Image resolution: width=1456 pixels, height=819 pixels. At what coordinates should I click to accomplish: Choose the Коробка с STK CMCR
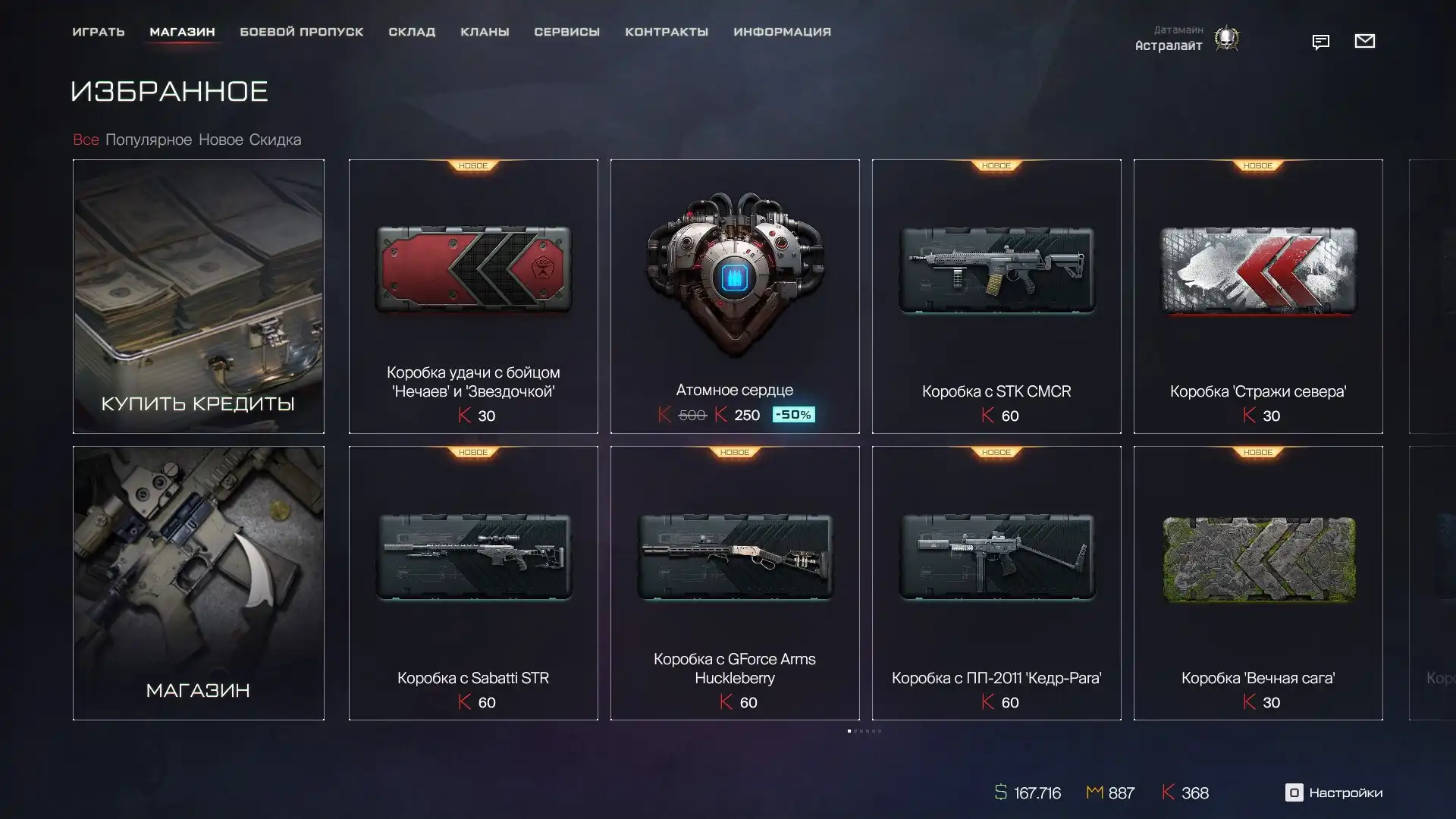pos(996,296)
